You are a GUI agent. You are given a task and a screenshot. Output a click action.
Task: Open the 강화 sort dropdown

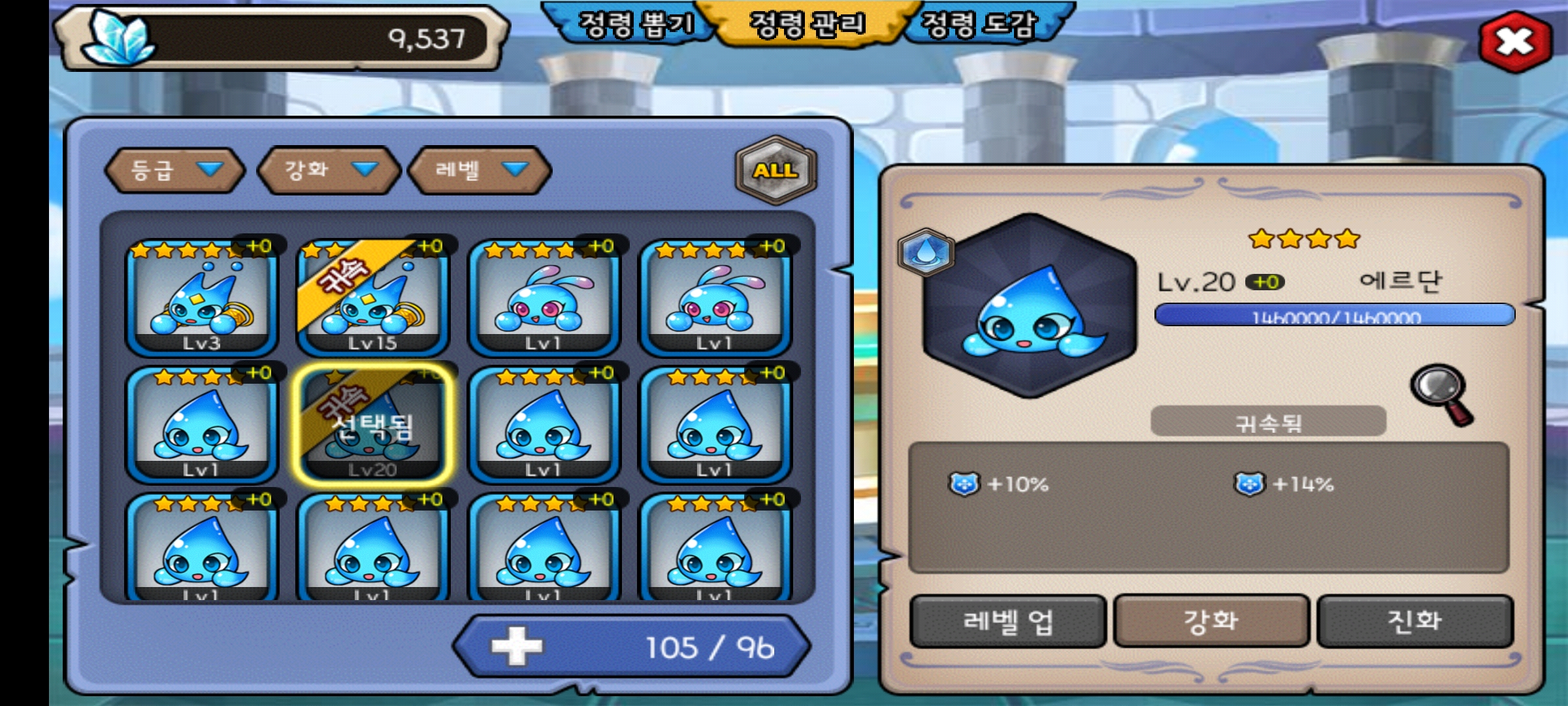point(329,170)
